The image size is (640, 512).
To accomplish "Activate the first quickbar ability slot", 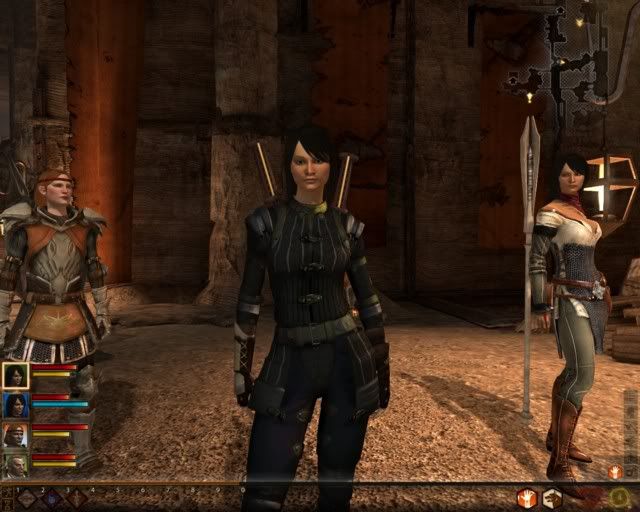I will (27, 497).
